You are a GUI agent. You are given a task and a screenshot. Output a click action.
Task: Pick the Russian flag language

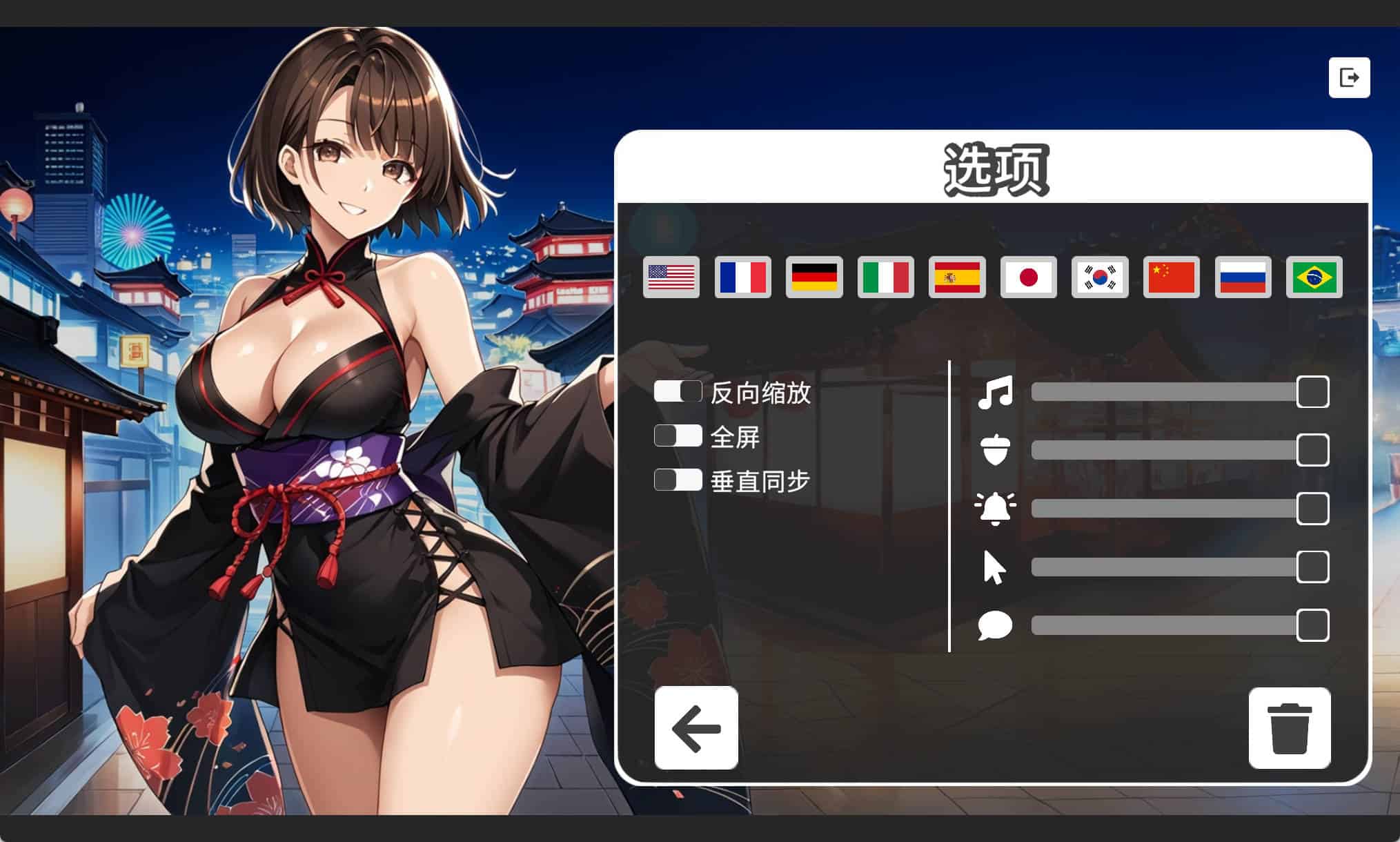click(x=1243, y=277)
